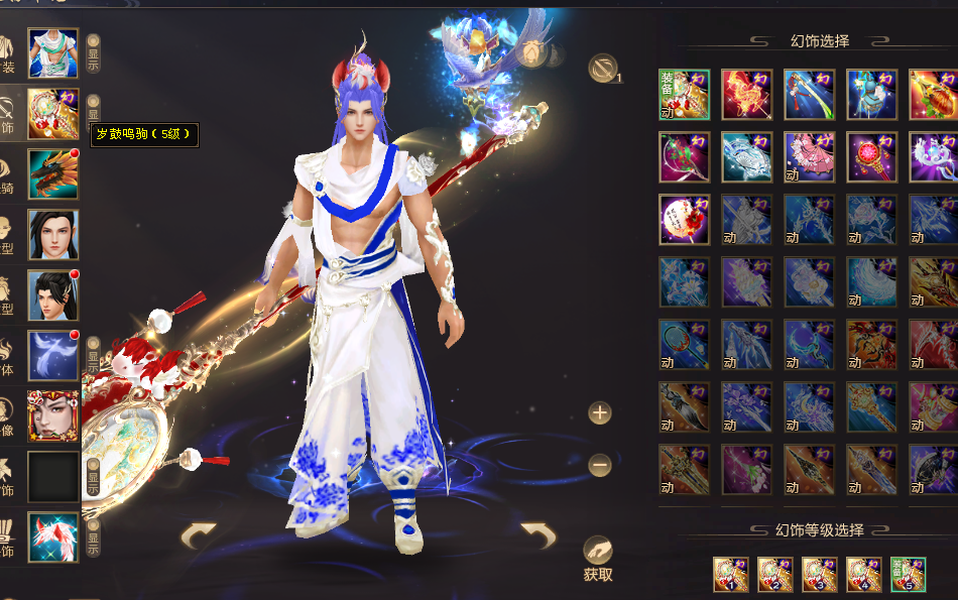Rotate character with the left curved arrow
The image size is (958, 600).
(198, 537)
